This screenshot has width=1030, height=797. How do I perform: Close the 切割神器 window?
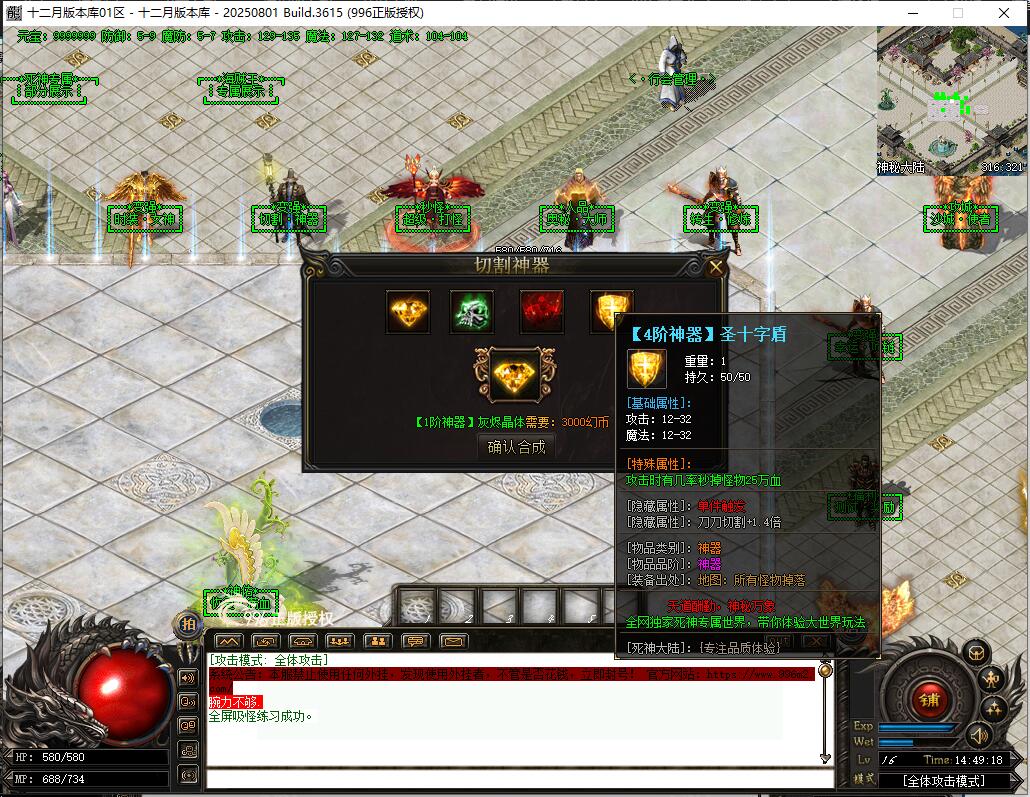click(715, 267)
